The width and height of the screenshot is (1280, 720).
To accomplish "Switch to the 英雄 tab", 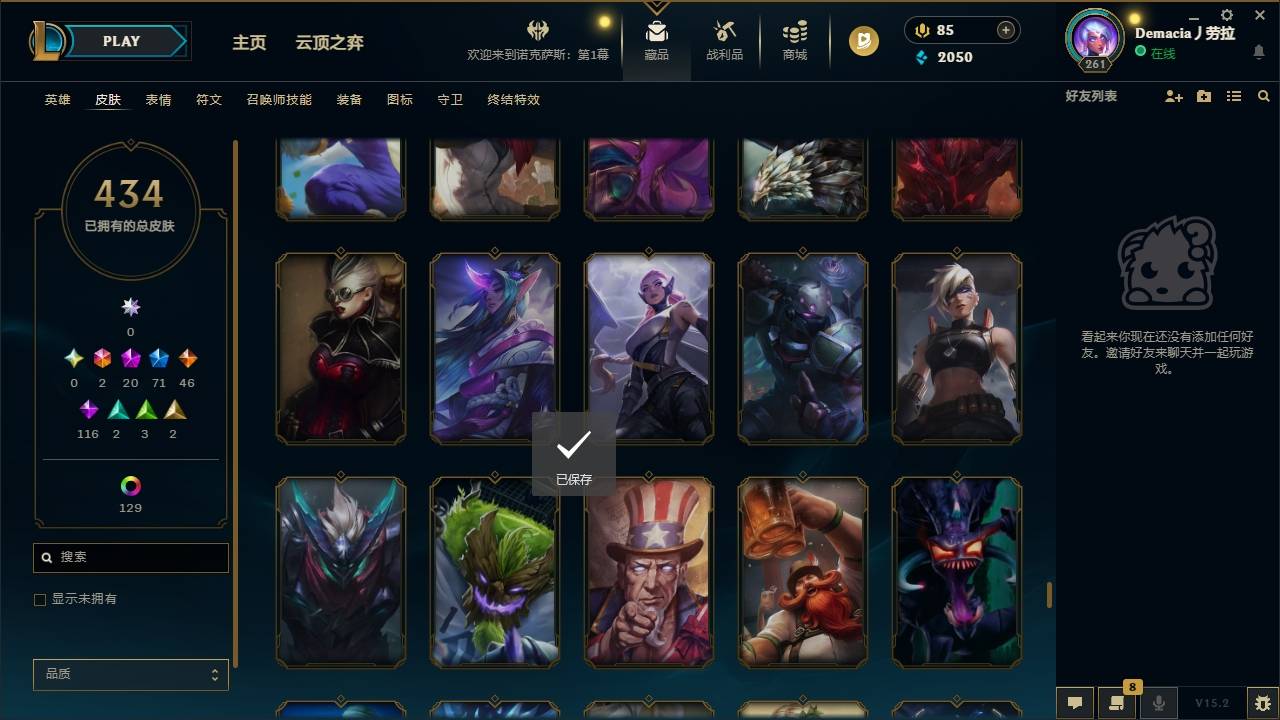I will 57,100.
